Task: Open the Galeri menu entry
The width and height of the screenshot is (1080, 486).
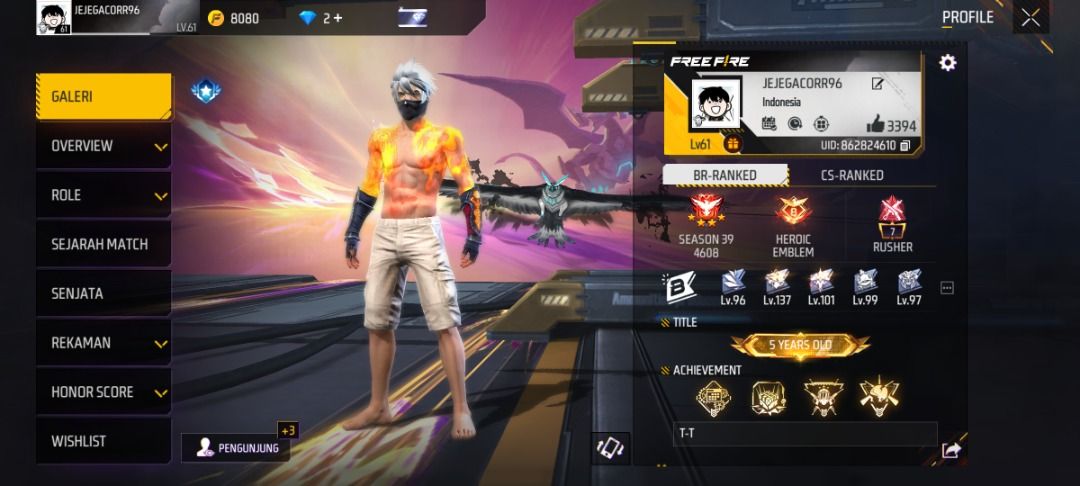Action: [103, 97]
